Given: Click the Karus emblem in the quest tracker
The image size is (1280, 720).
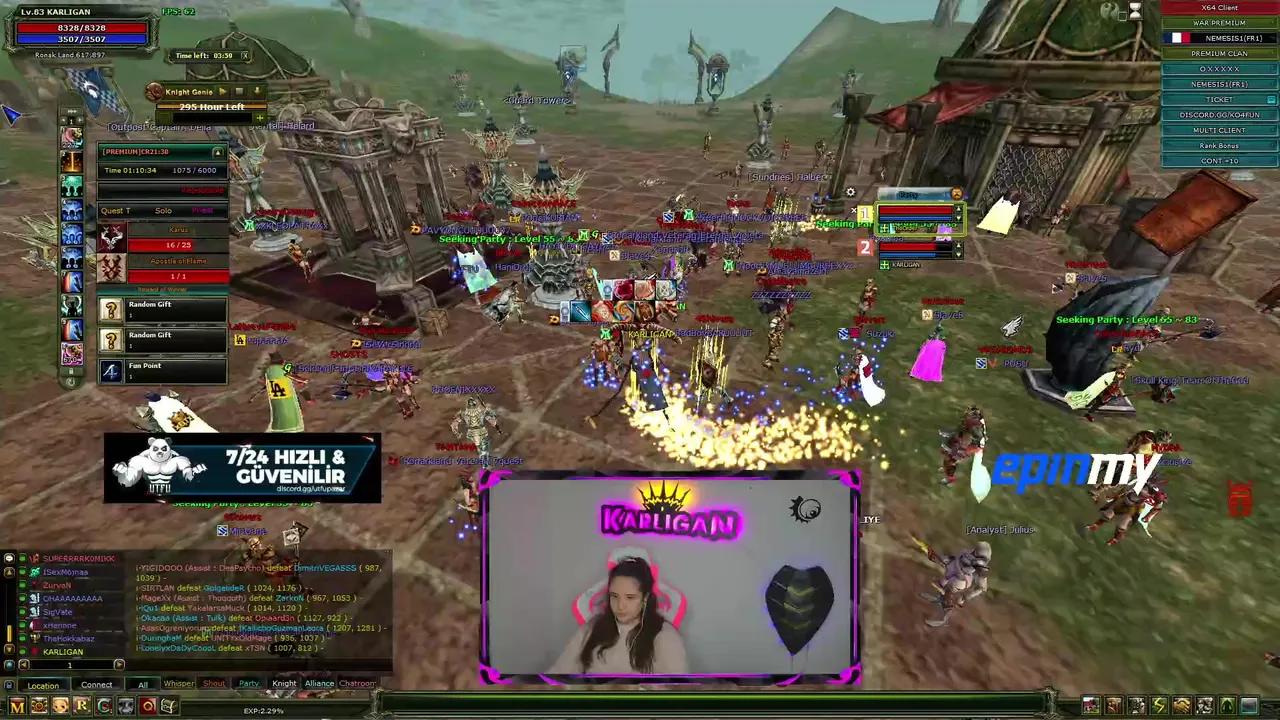Looking at the screenshot, I should (x=111, y=238).
